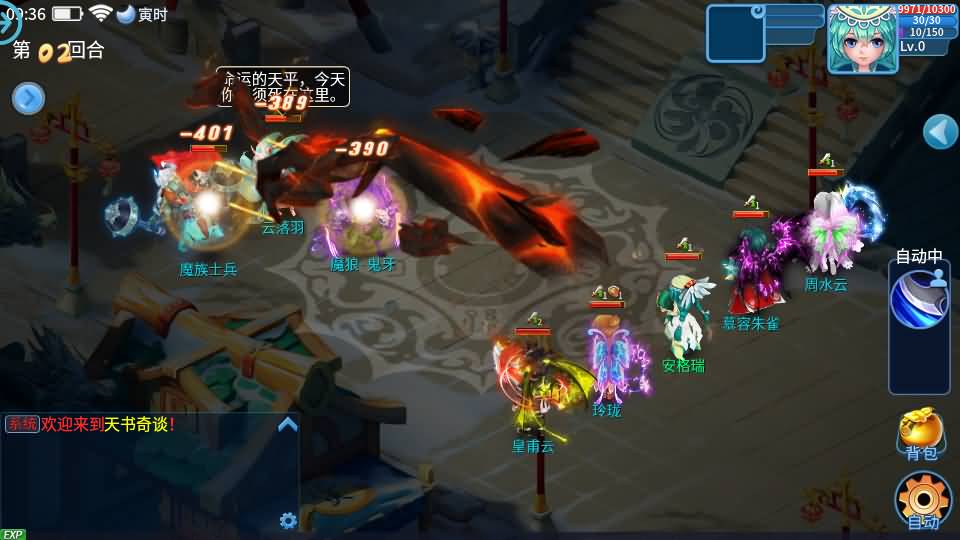Expand the blue arrow button under round counter

(x=28, y=98)
